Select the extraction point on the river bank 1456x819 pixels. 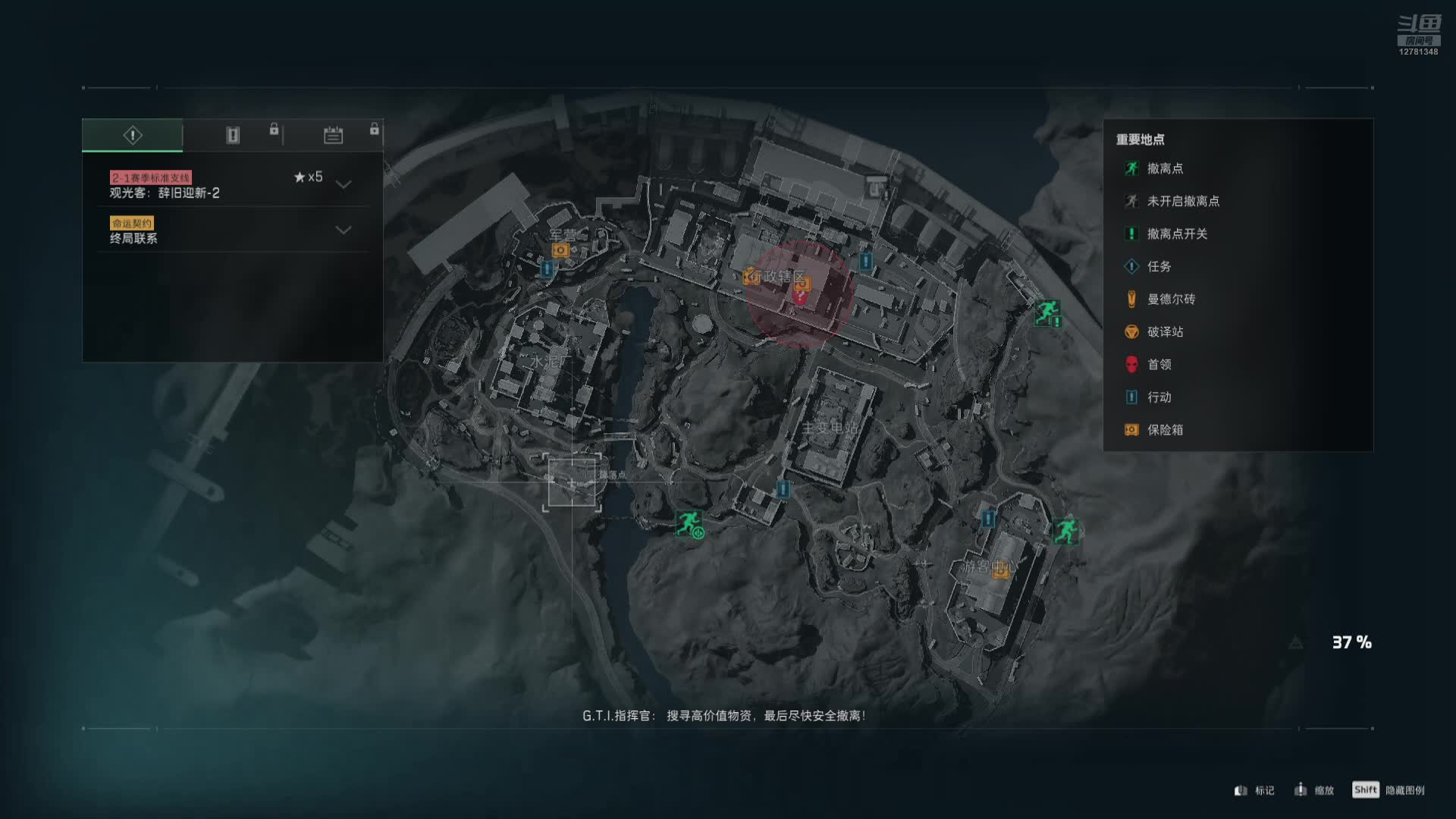(x=689, y=523)
